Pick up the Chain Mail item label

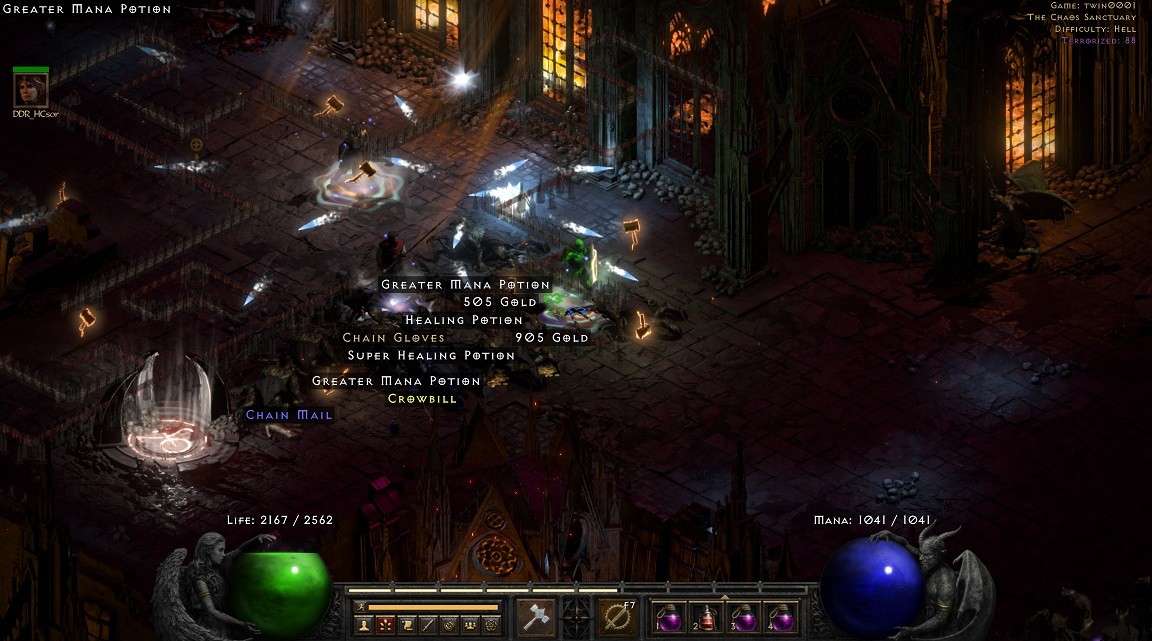289,415
